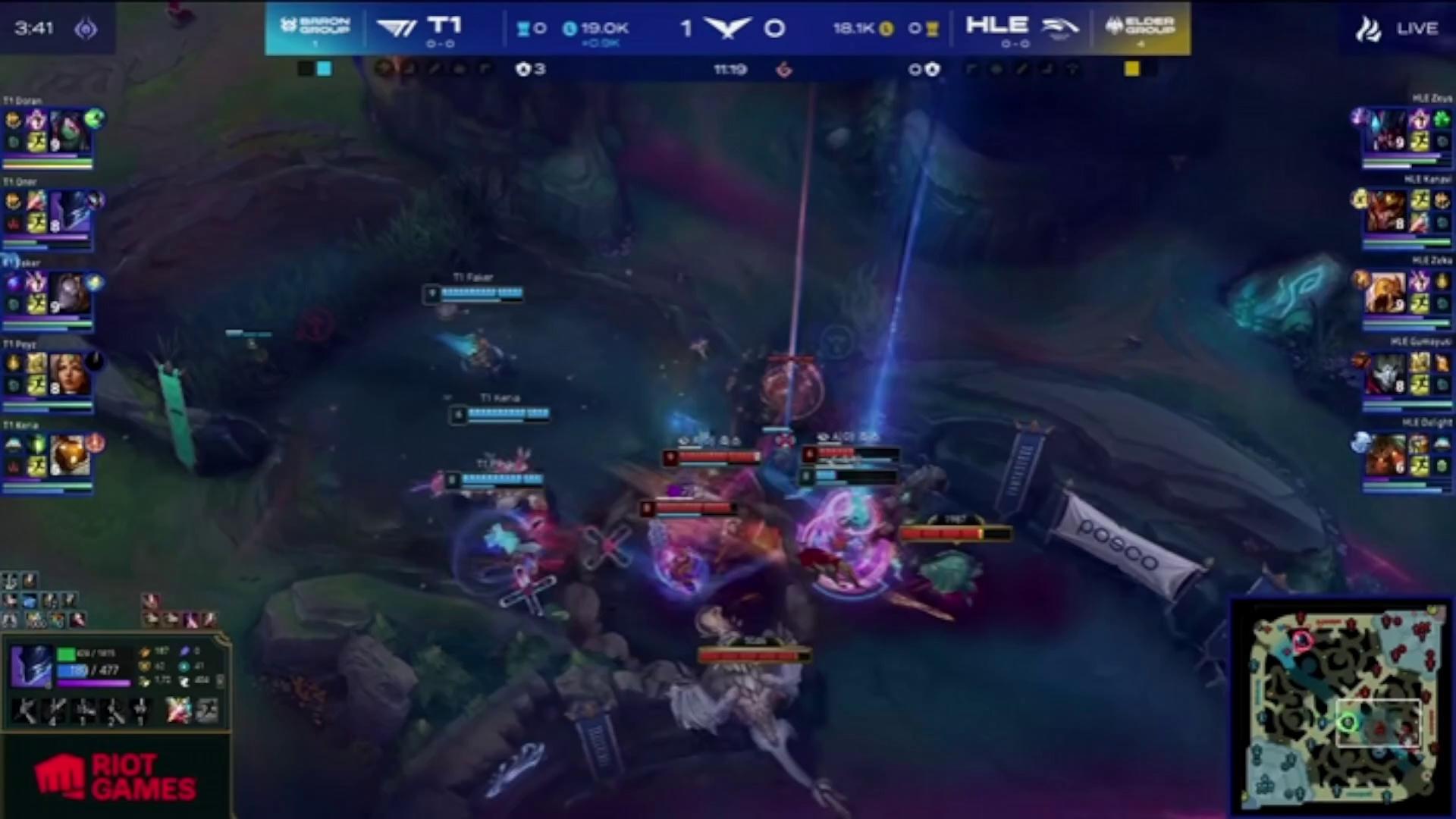Viewport: 1456px width, 819px height.
Task: Select HLE Gumayusi's champion portrait
Action: tap(1386, 375)
